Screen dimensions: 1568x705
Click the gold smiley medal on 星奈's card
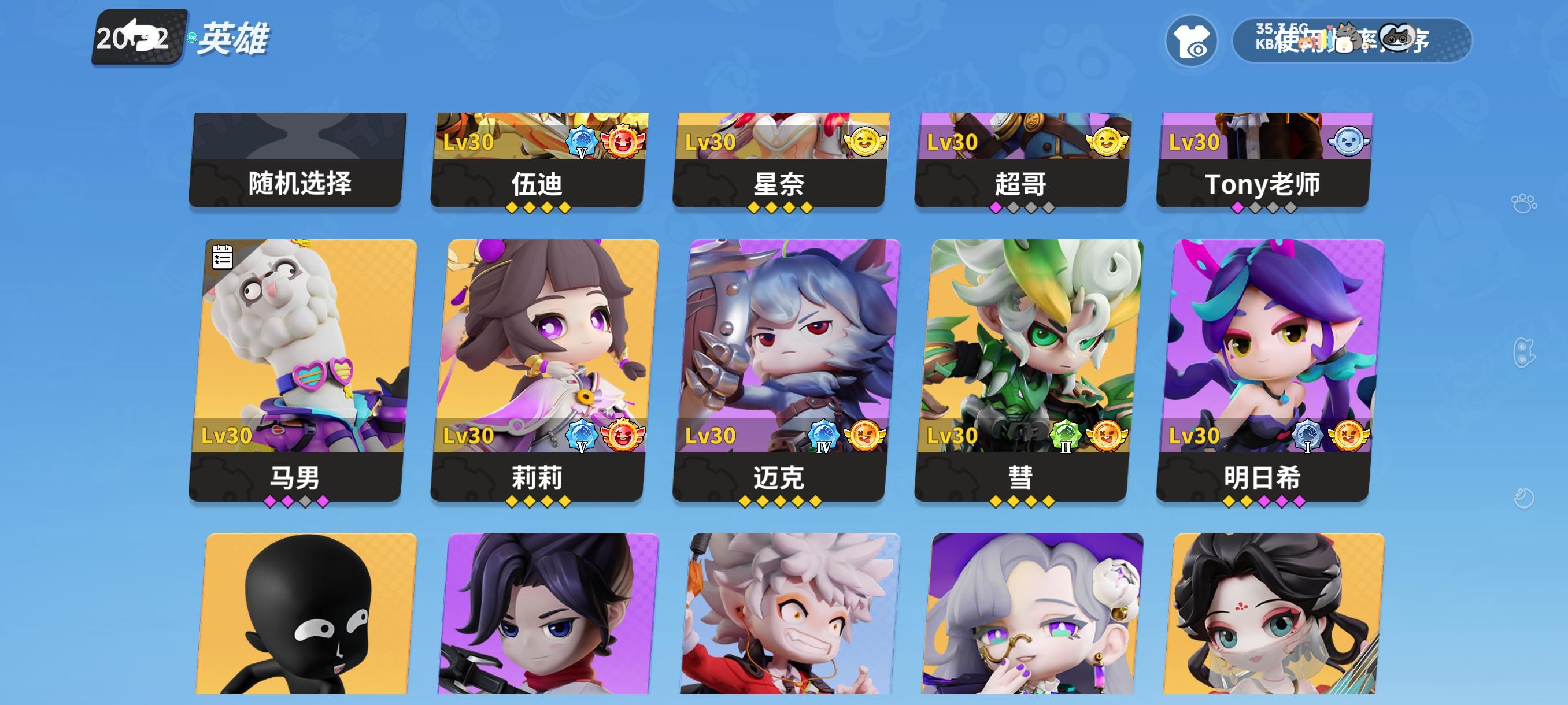coord(864,140)
